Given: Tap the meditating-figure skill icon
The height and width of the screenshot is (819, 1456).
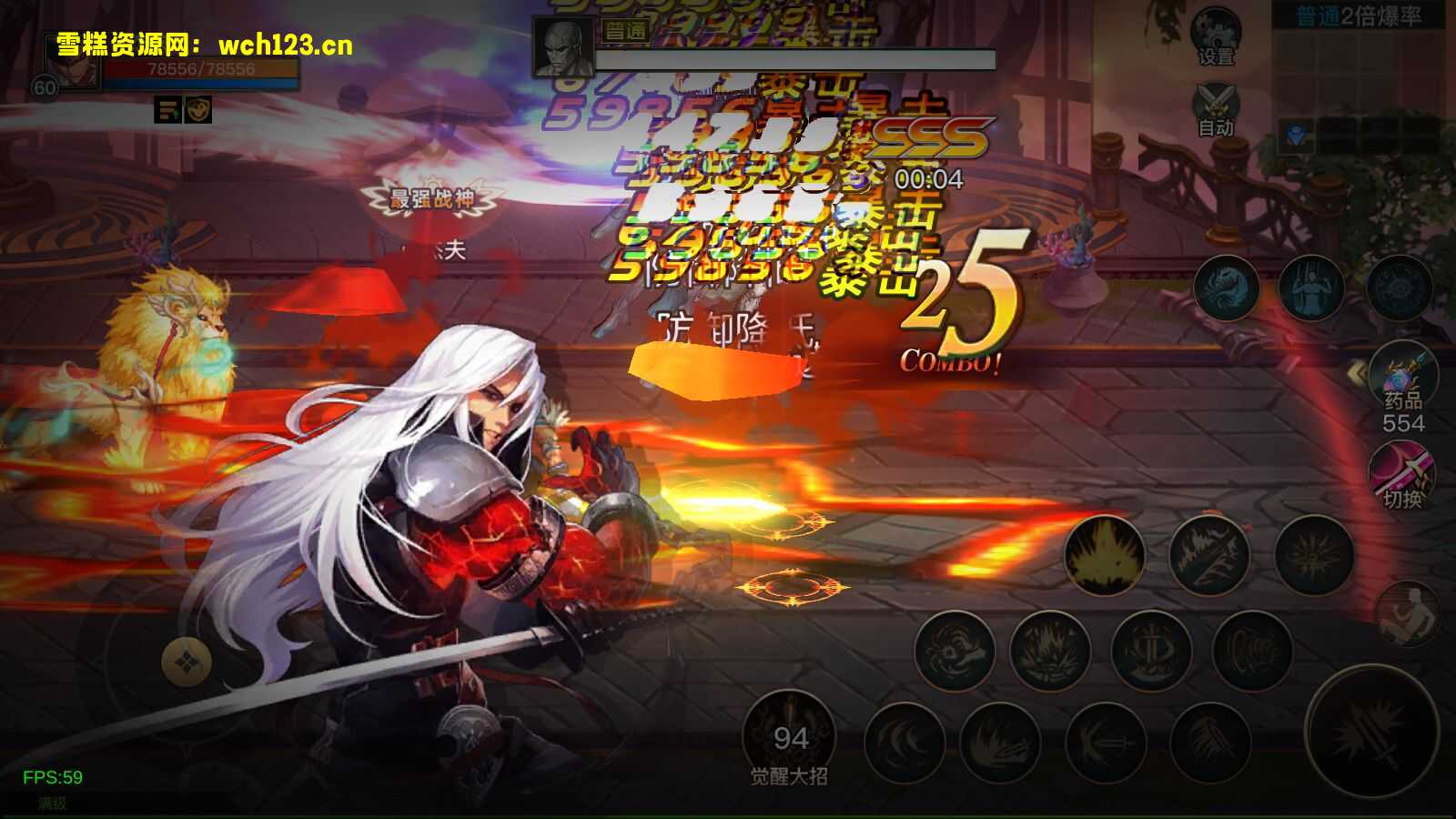Looking at the screenshot, I should [x=1310, y=287].
